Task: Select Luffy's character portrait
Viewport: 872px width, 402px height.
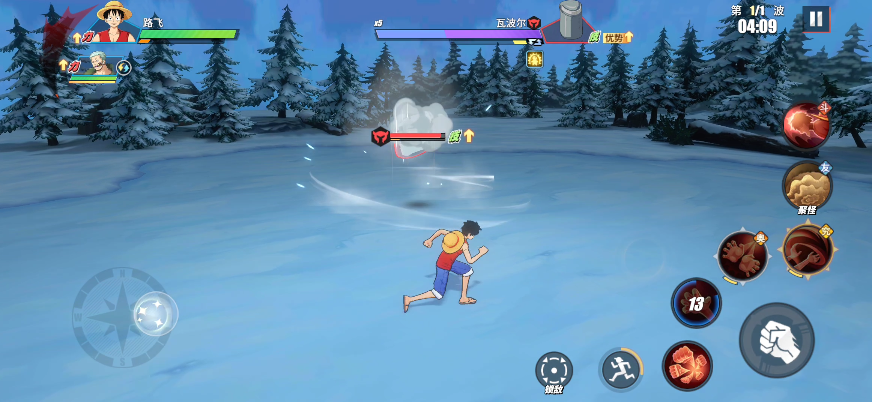Action: [114, 22]
